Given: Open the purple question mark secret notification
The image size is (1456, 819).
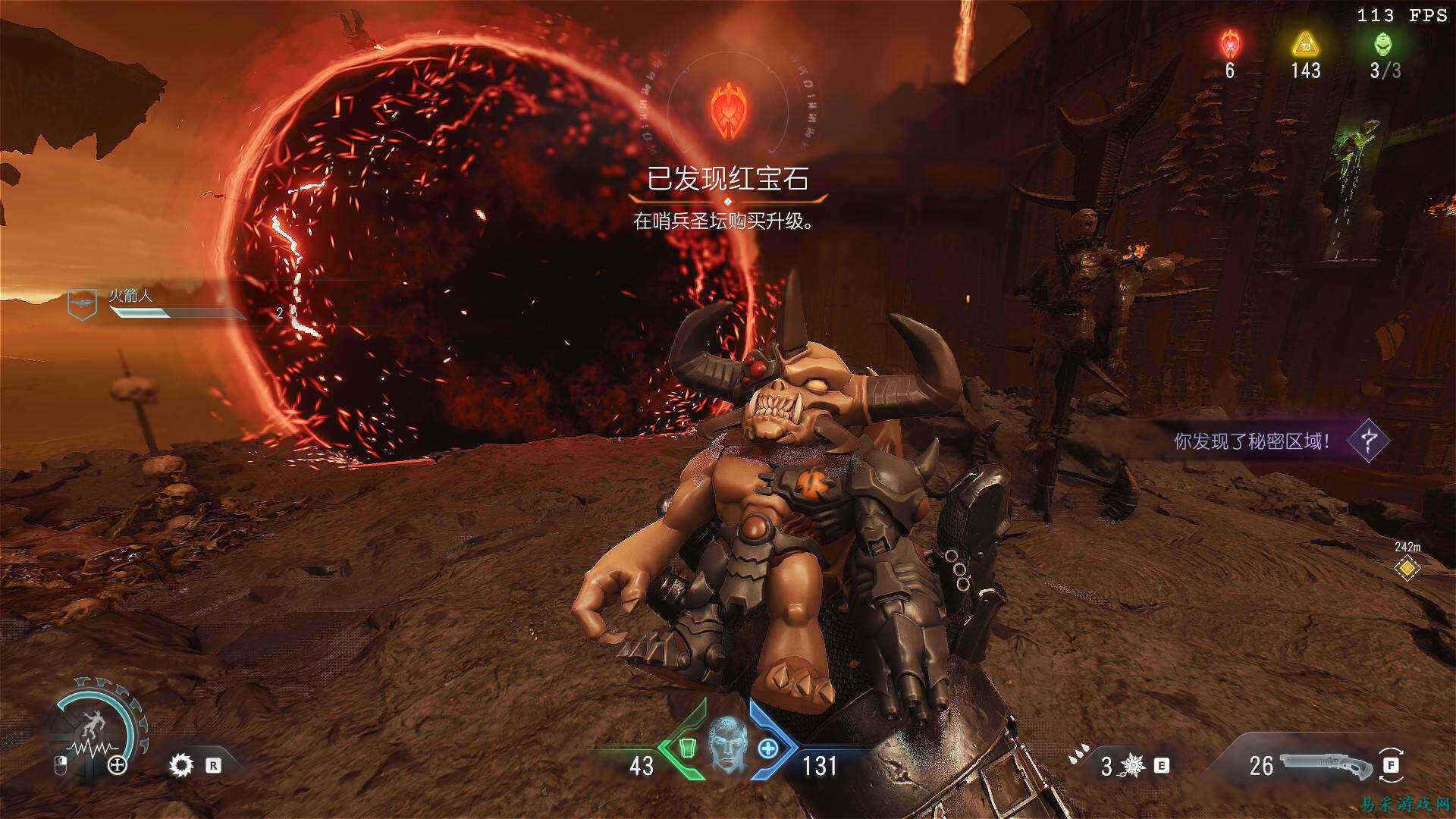Looking at the screenshot, I should pyautogui.click(x=1368, y=440).
